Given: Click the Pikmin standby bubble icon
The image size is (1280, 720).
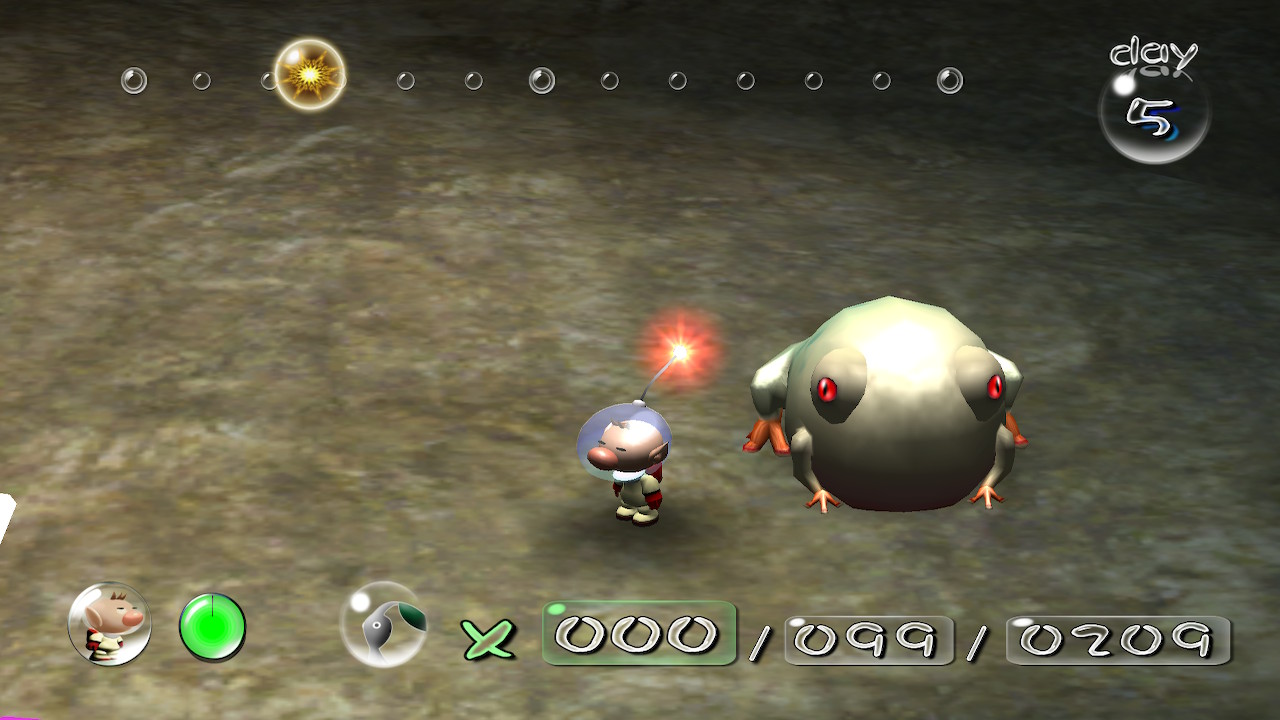Looking at the screenshot, I should (383, 625).
